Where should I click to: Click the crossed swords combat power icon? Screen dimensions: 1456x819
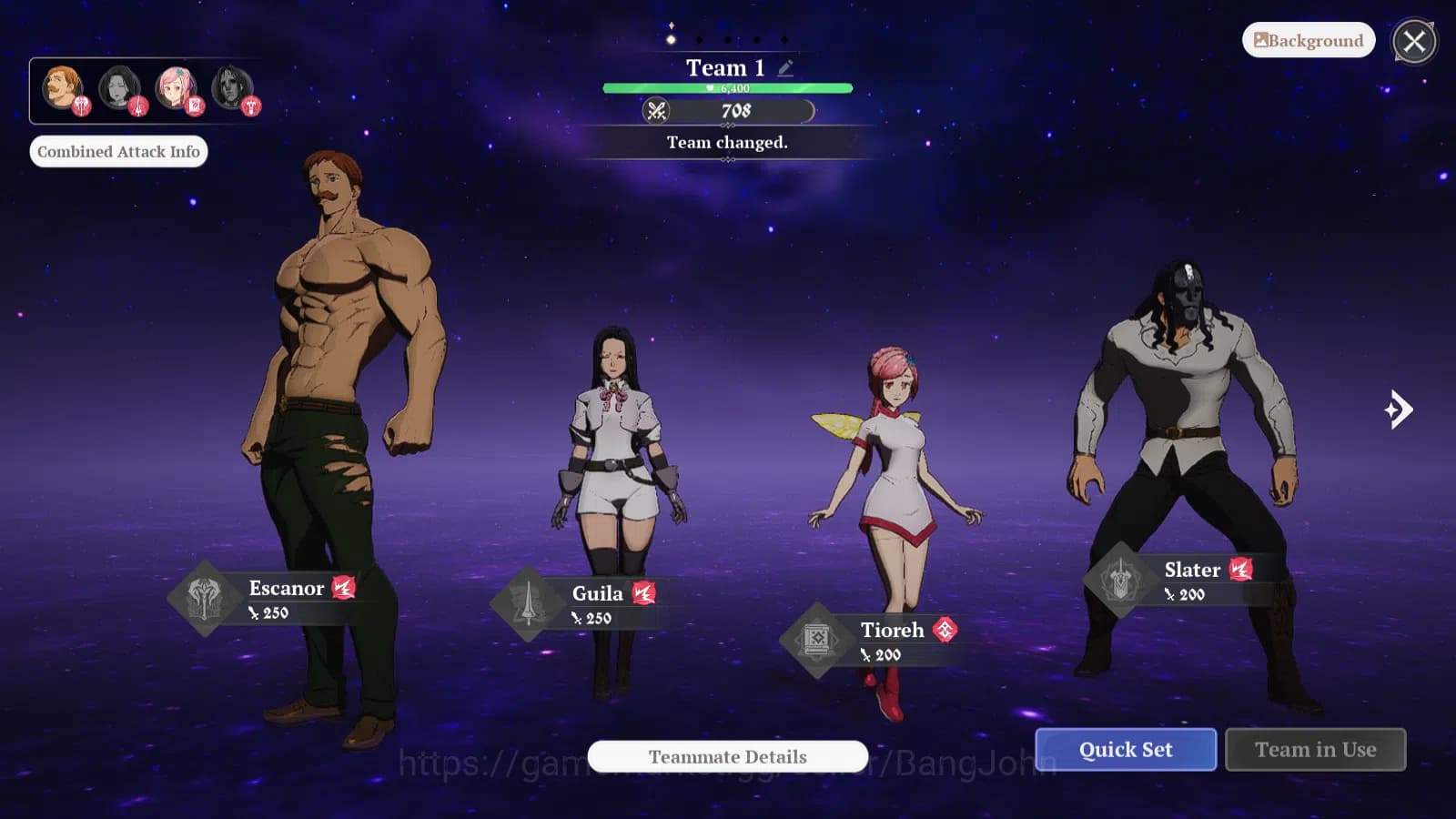click(657, 111)
